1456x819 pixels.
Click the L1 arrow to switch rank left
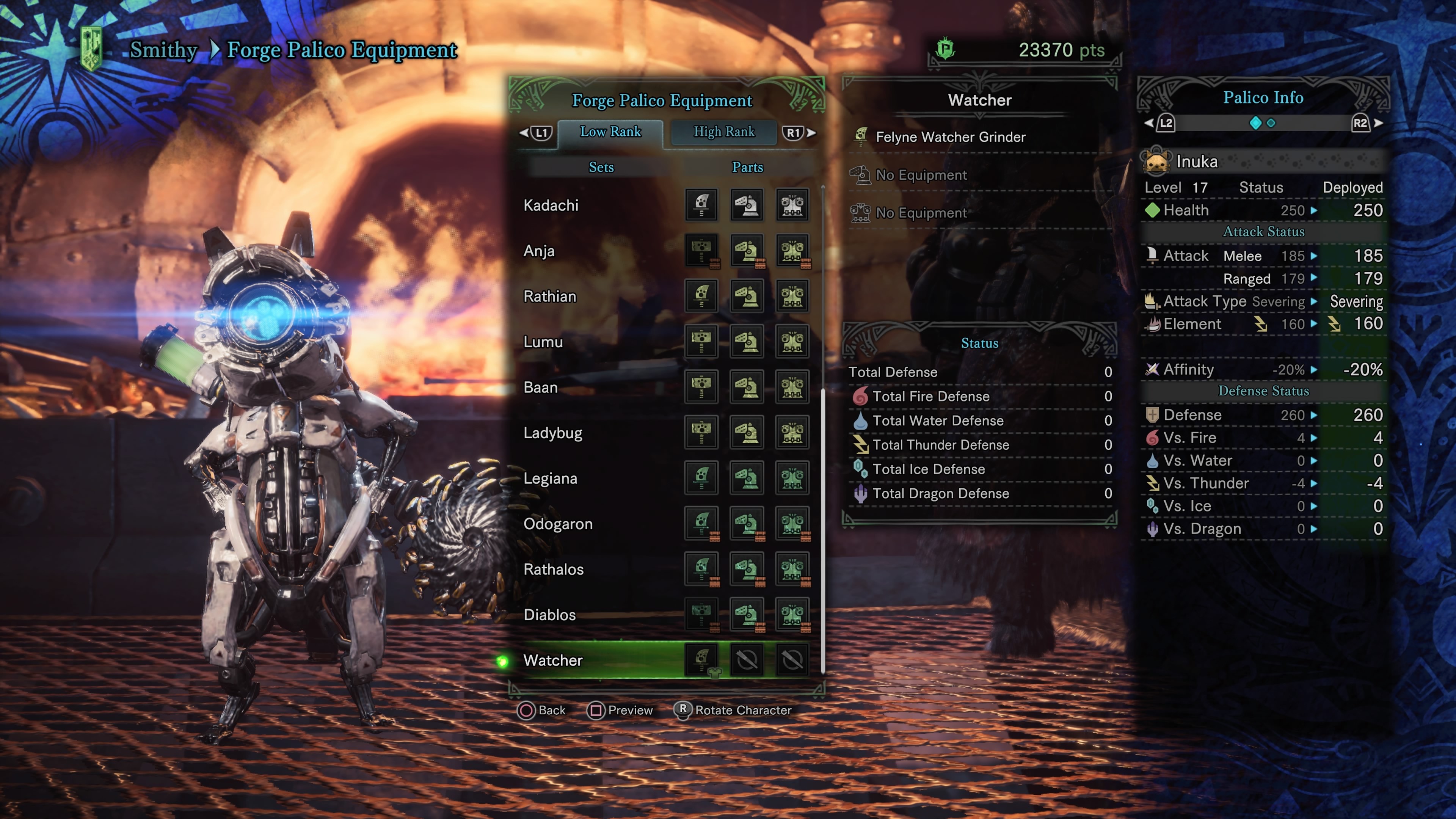pos(536,132)
